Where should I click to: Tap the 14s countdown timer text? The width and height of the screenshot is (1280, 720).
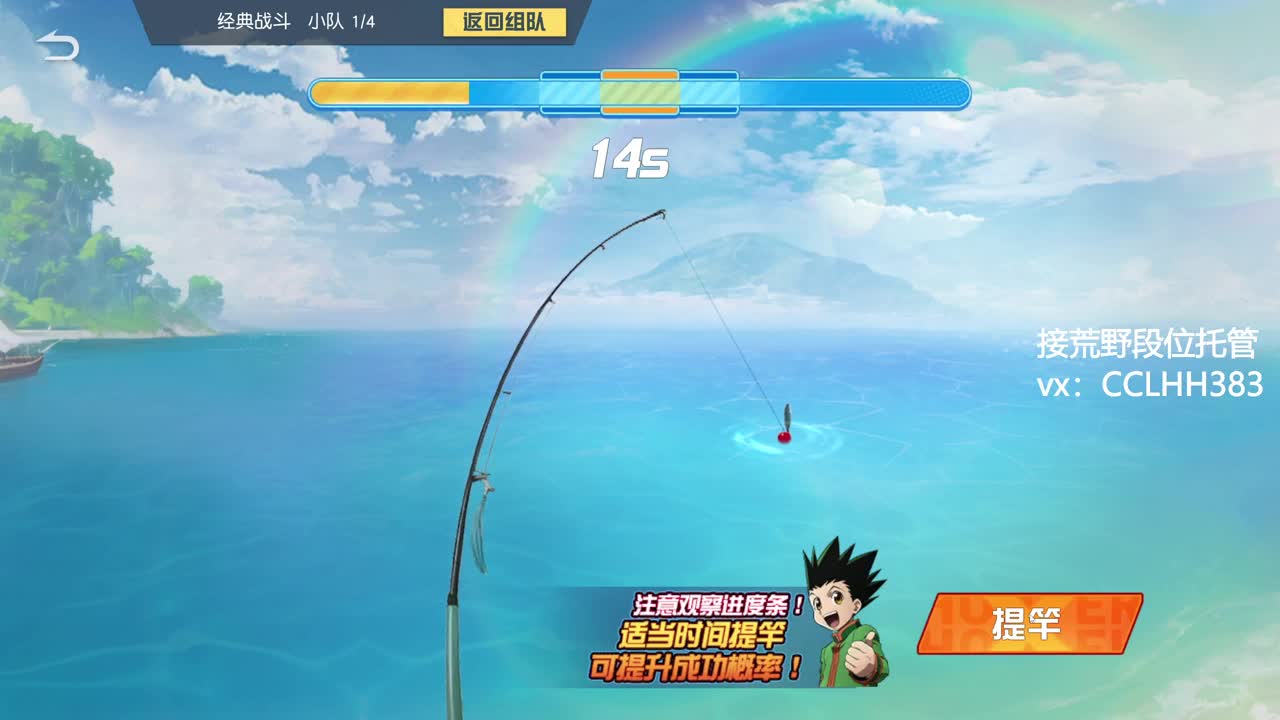(629, 155)
